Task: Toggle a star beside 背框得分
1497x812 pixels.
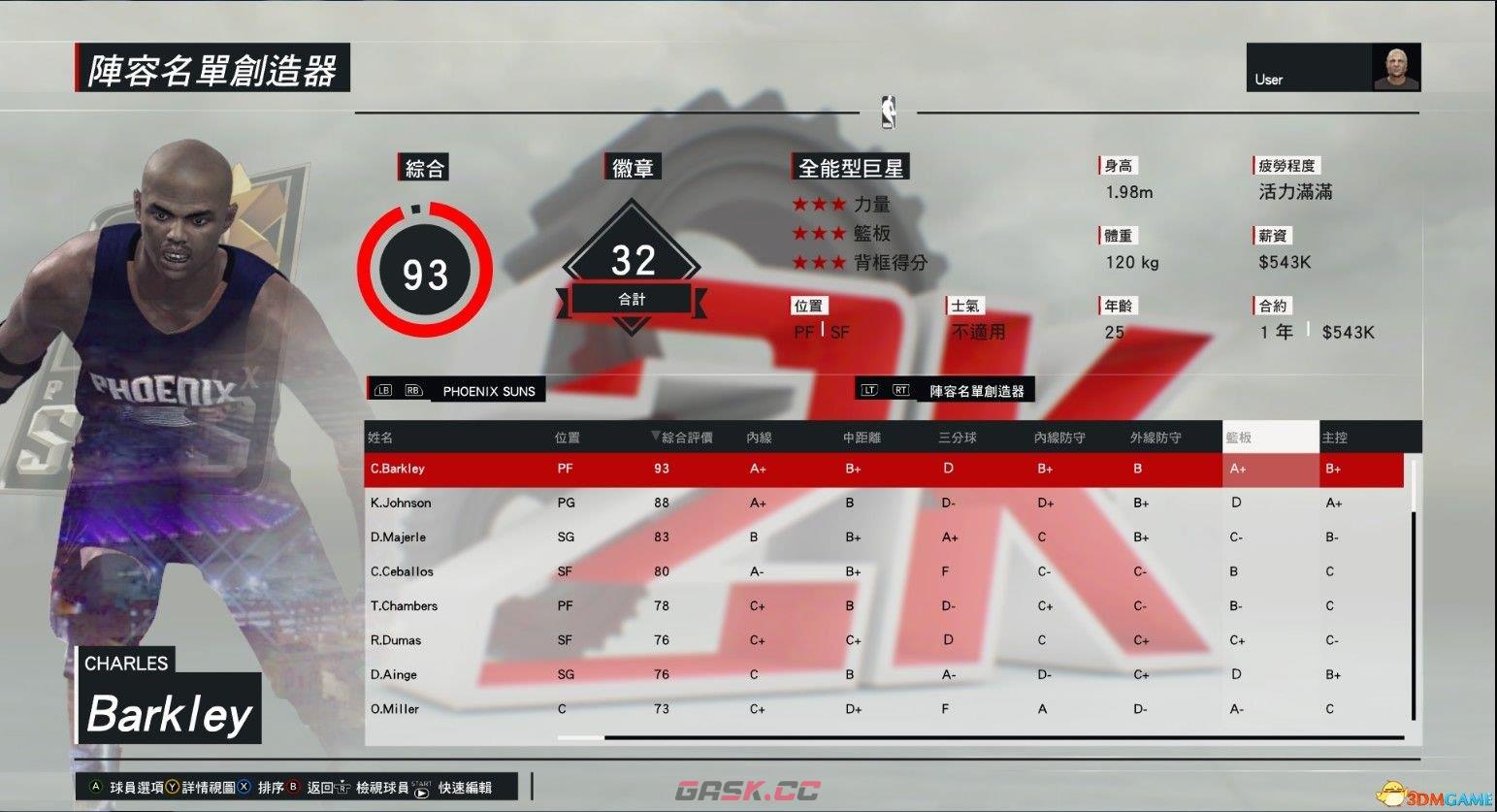Action: click(820, 262)
